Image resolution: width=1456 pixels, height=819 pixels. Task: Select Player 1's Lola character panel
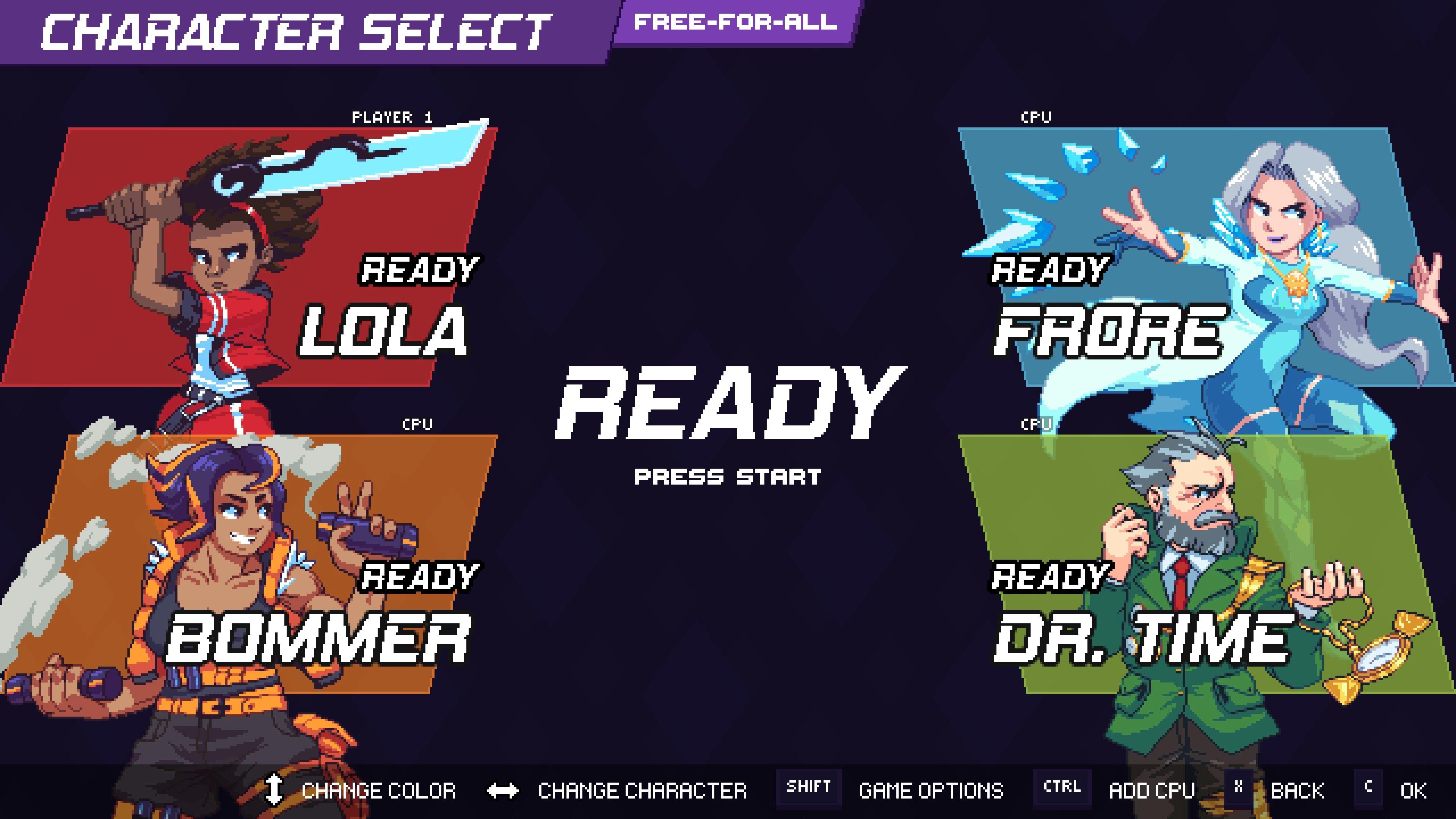(x=249, y=257)
